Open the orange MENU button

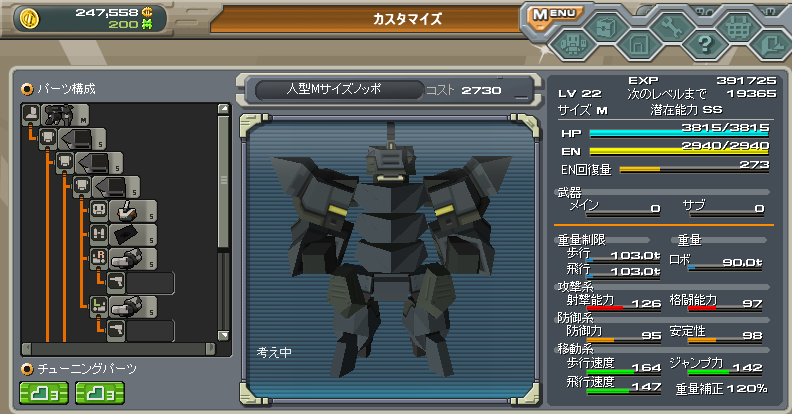click(x=551, y=15)
